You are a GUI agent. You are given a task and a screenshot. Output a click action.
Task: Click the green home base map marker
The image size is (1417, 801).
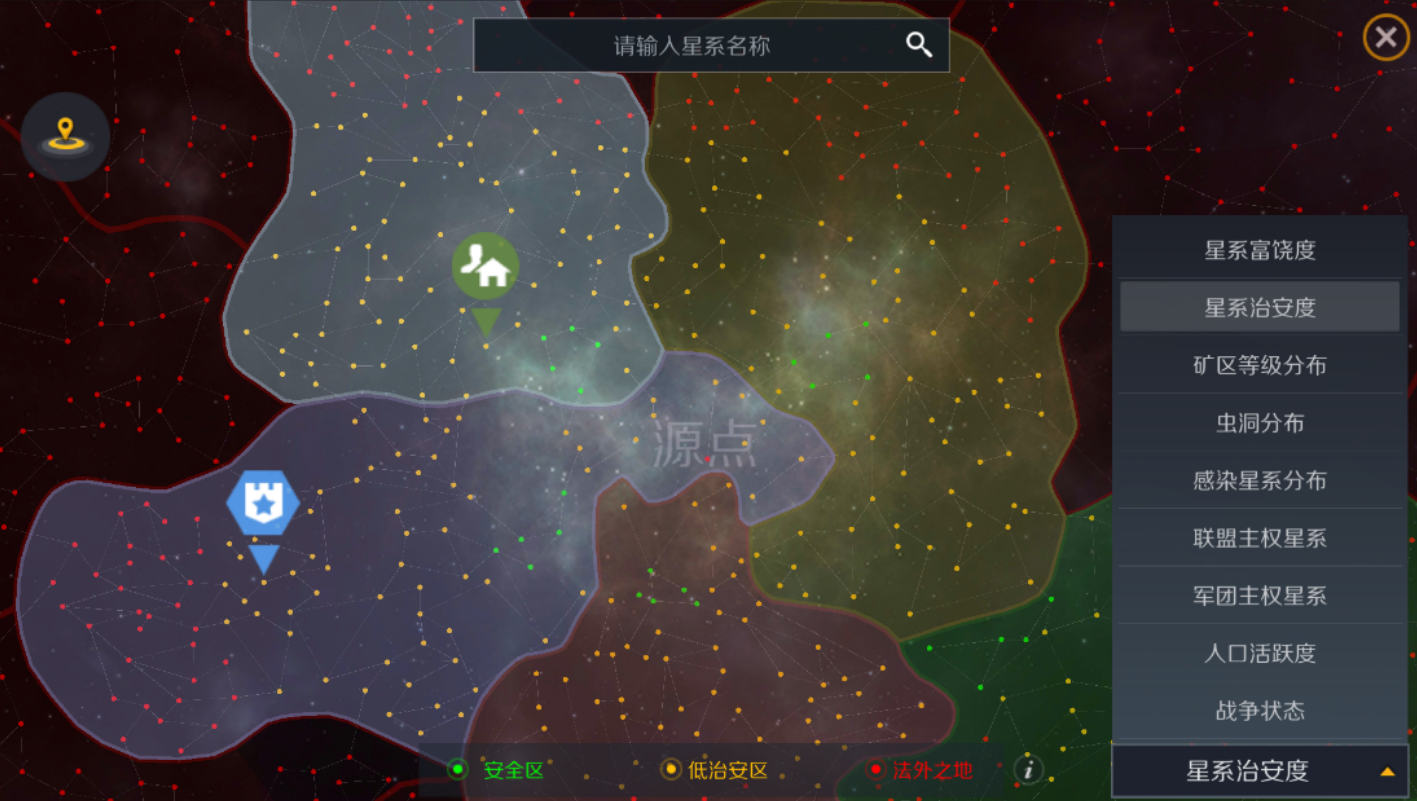coord(485,267)
